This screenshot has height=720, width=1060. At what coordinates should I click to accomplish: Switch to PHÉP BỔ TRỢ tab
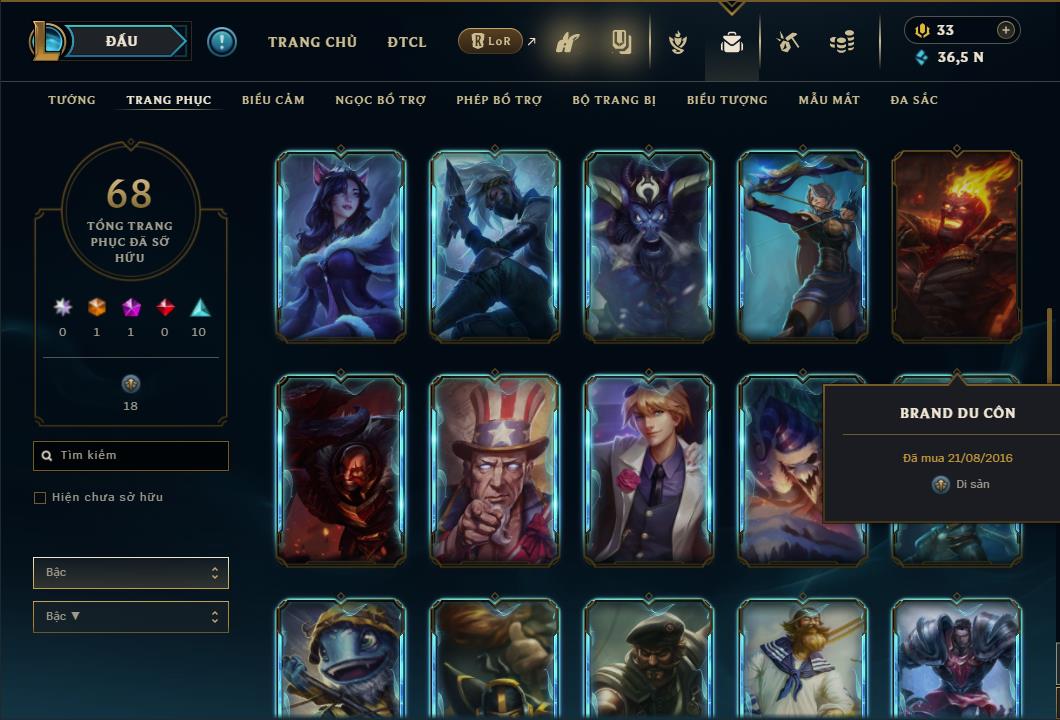point(499,100)
